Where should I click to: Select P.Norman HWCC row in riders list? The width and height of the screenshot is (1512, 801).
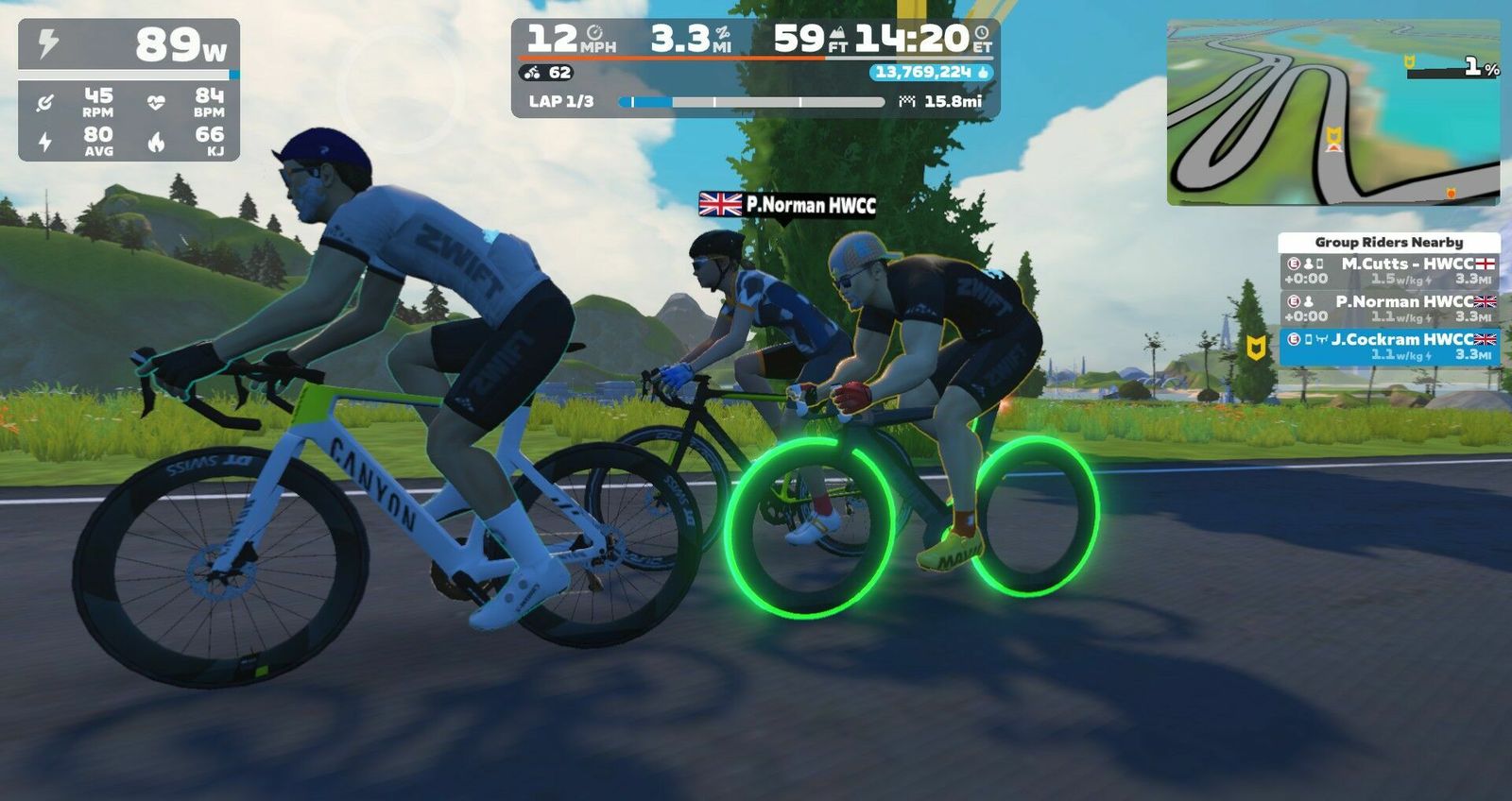(x=1389, y=309)
